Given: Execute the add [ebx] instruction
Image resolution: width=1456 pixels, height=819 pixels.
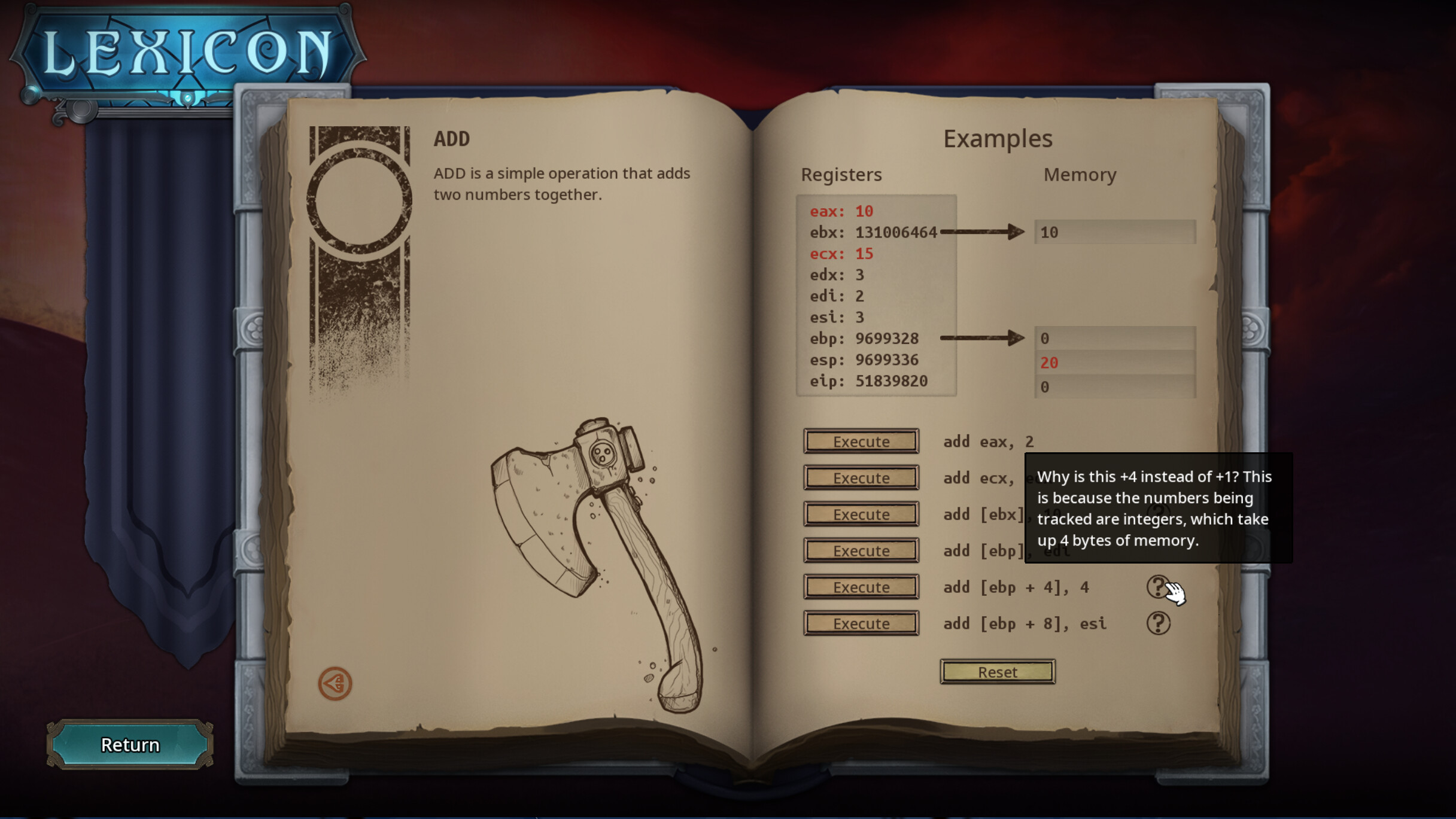Looking at the screenshot, I should pos(861,514).
